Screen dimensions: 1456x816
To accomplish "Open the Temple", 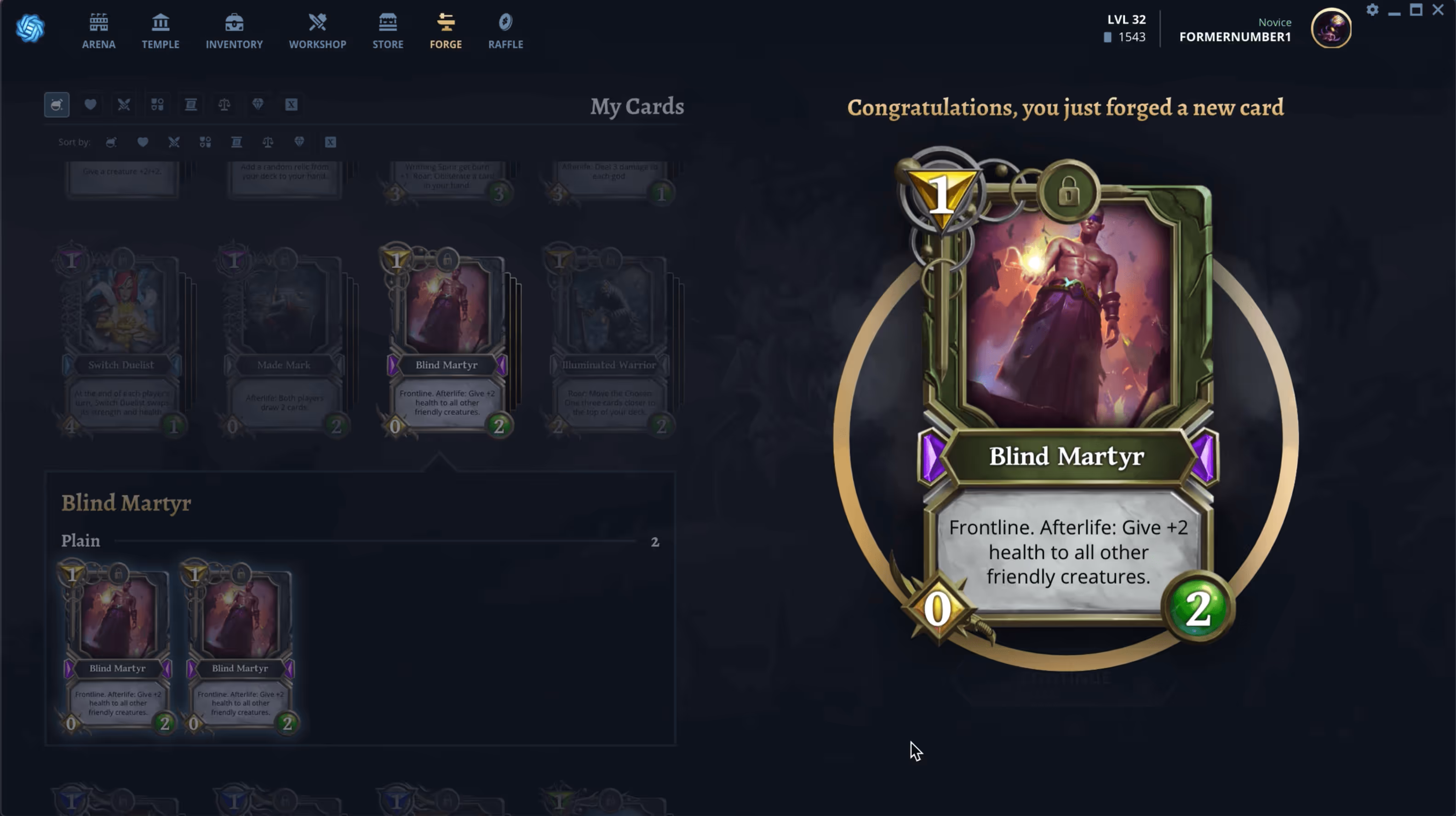I will 161,31.
